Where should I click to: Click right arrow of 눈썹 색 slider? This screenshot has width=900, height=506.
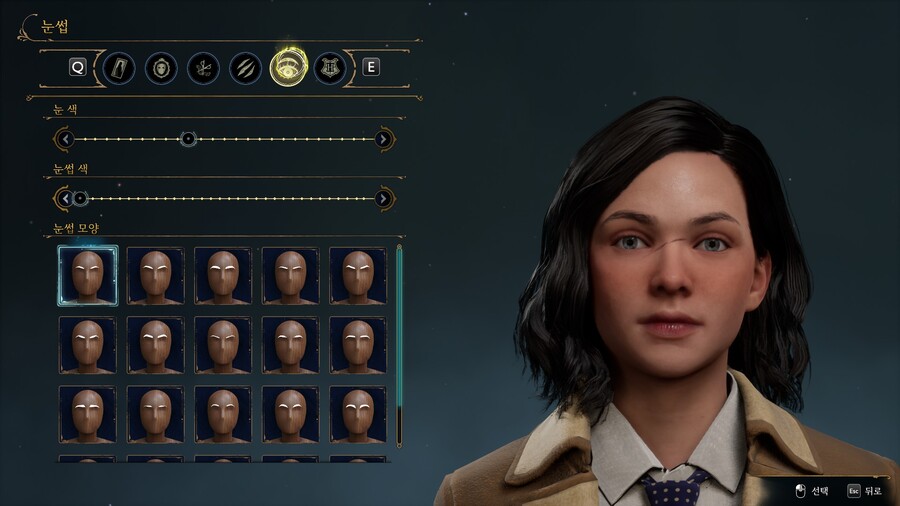tap(383, 198)
